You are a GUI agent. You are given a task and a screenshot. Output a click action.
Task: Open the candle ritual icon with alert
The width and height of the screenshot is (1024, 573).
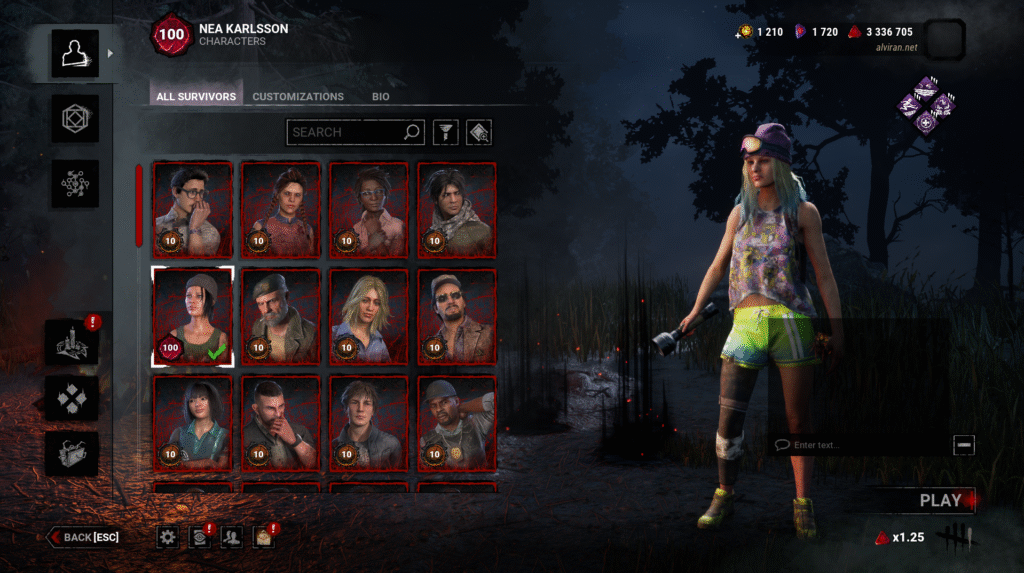[73, 344]
